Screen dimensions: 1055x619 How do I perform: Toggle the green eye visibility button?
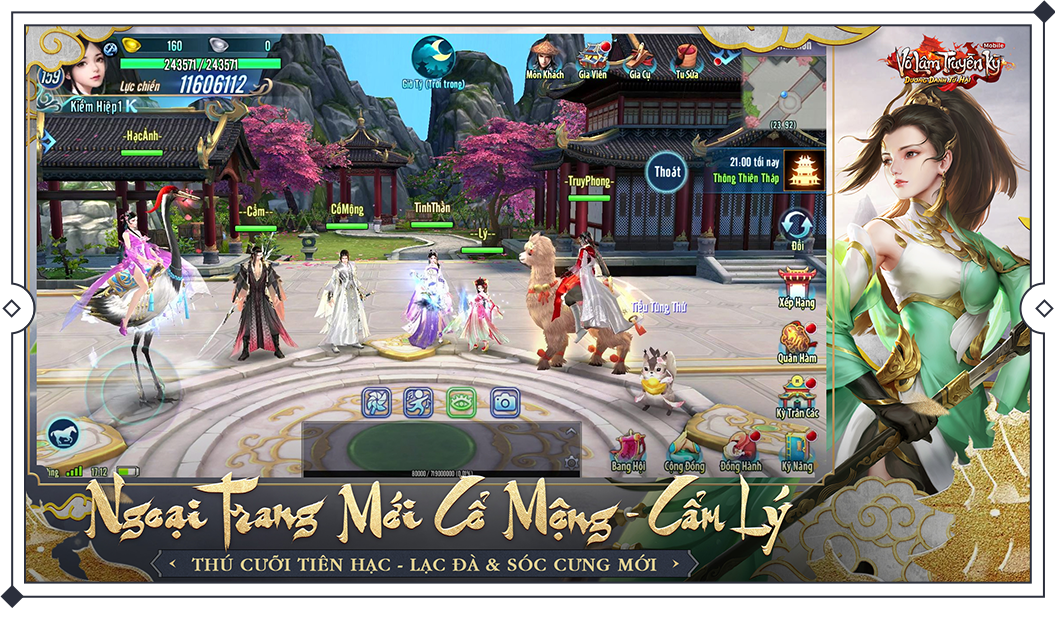pos(461,402)
